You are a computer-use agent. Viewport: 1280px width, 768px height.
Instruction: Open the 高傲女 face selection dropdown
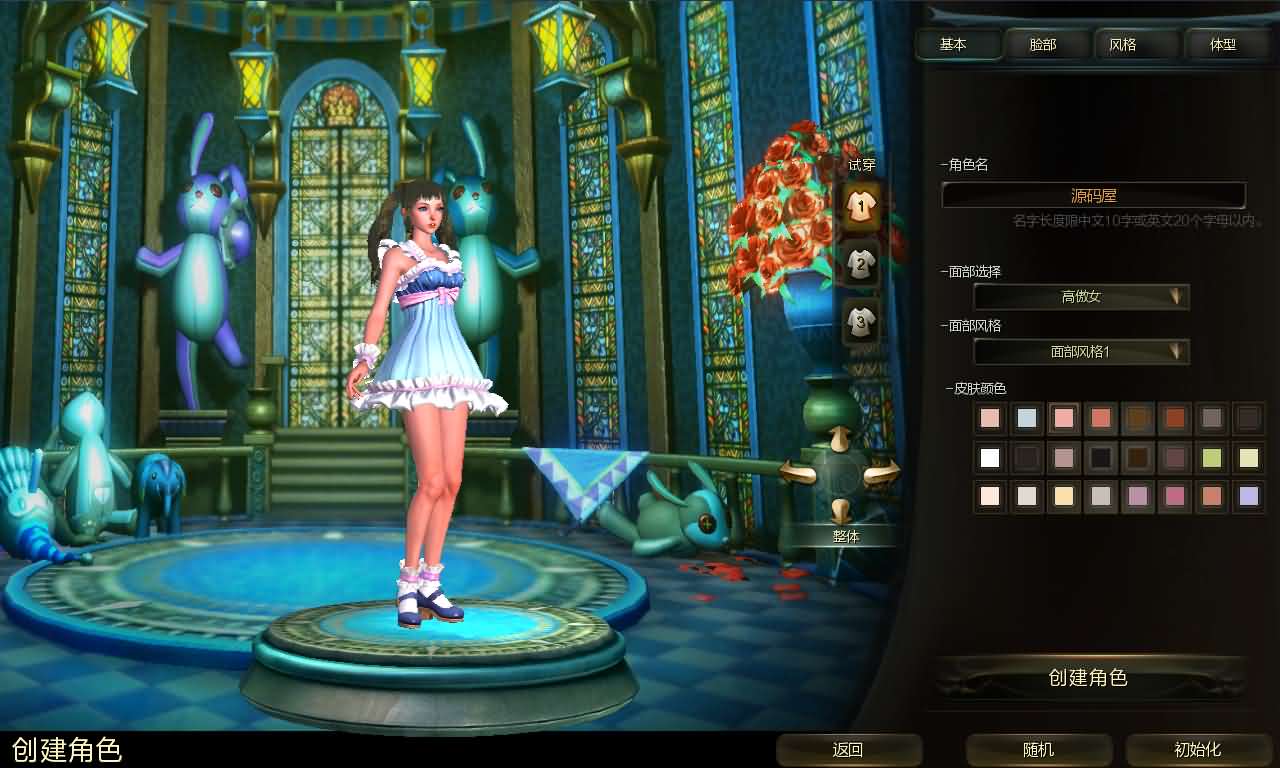(x=1080, y=296)
